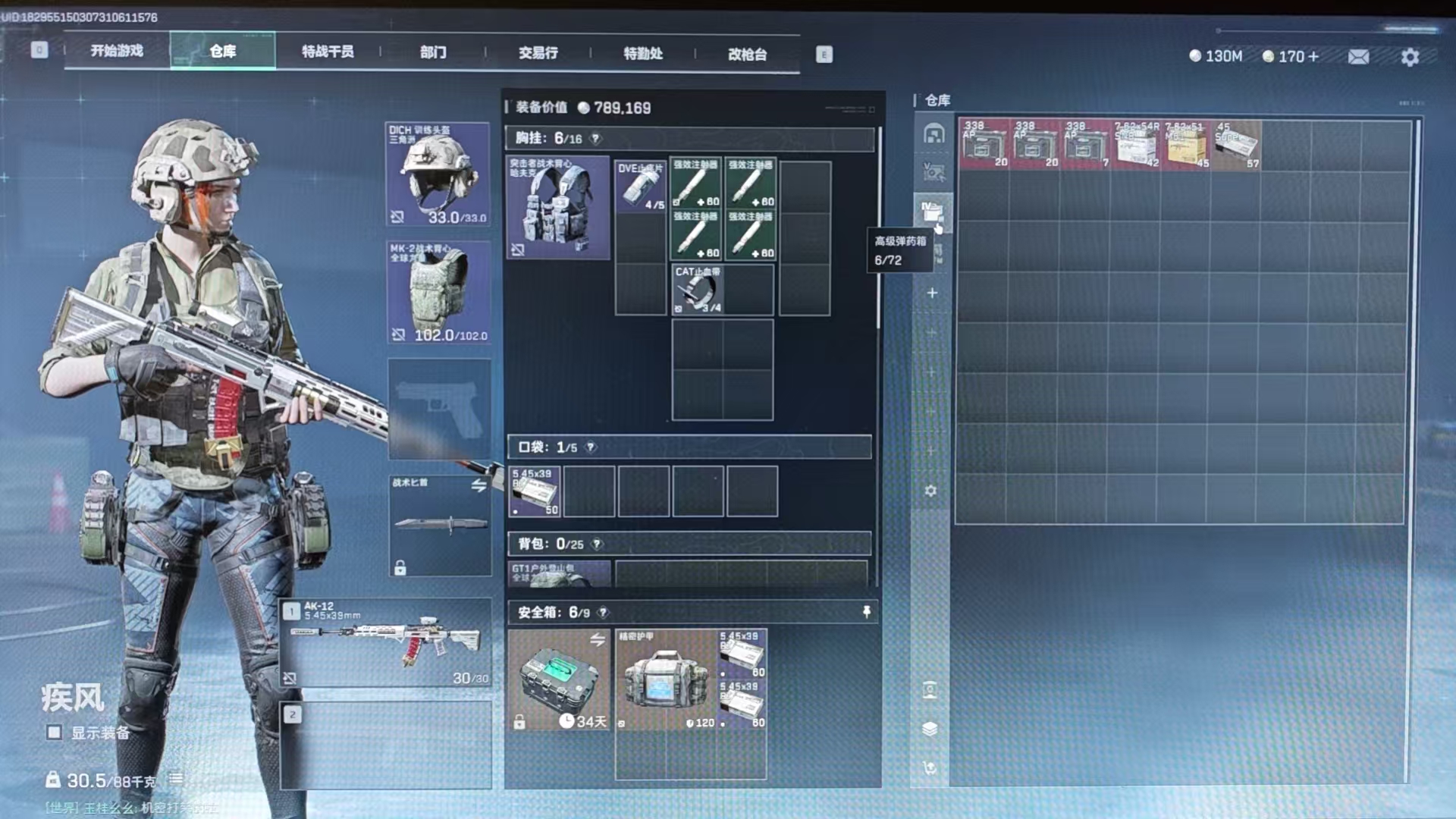Select the 7.62x54R ammo box in warehouse

tap(1135, 144)
